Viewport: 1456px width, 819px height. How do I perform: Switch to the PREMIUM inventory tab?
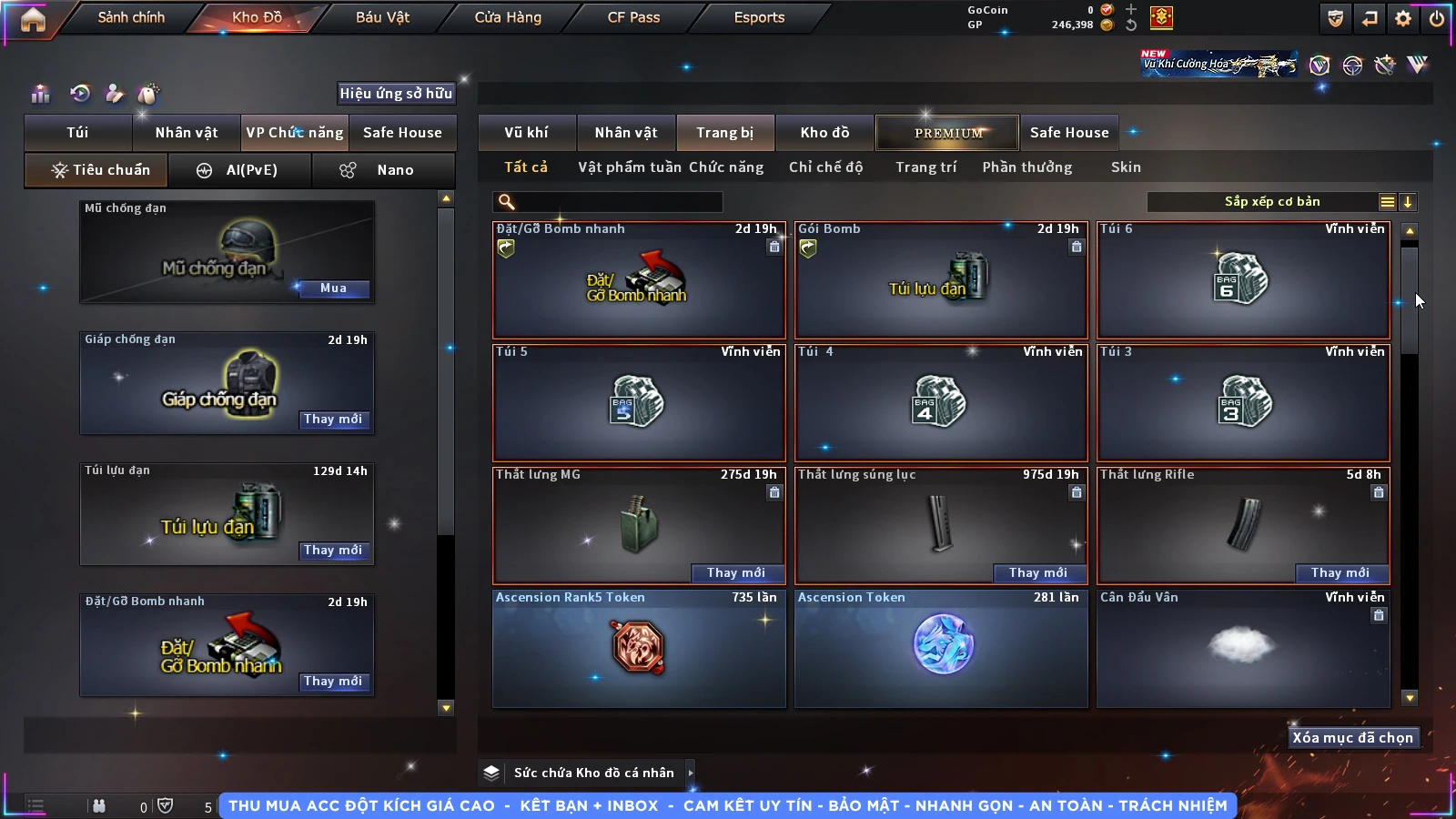948,133
